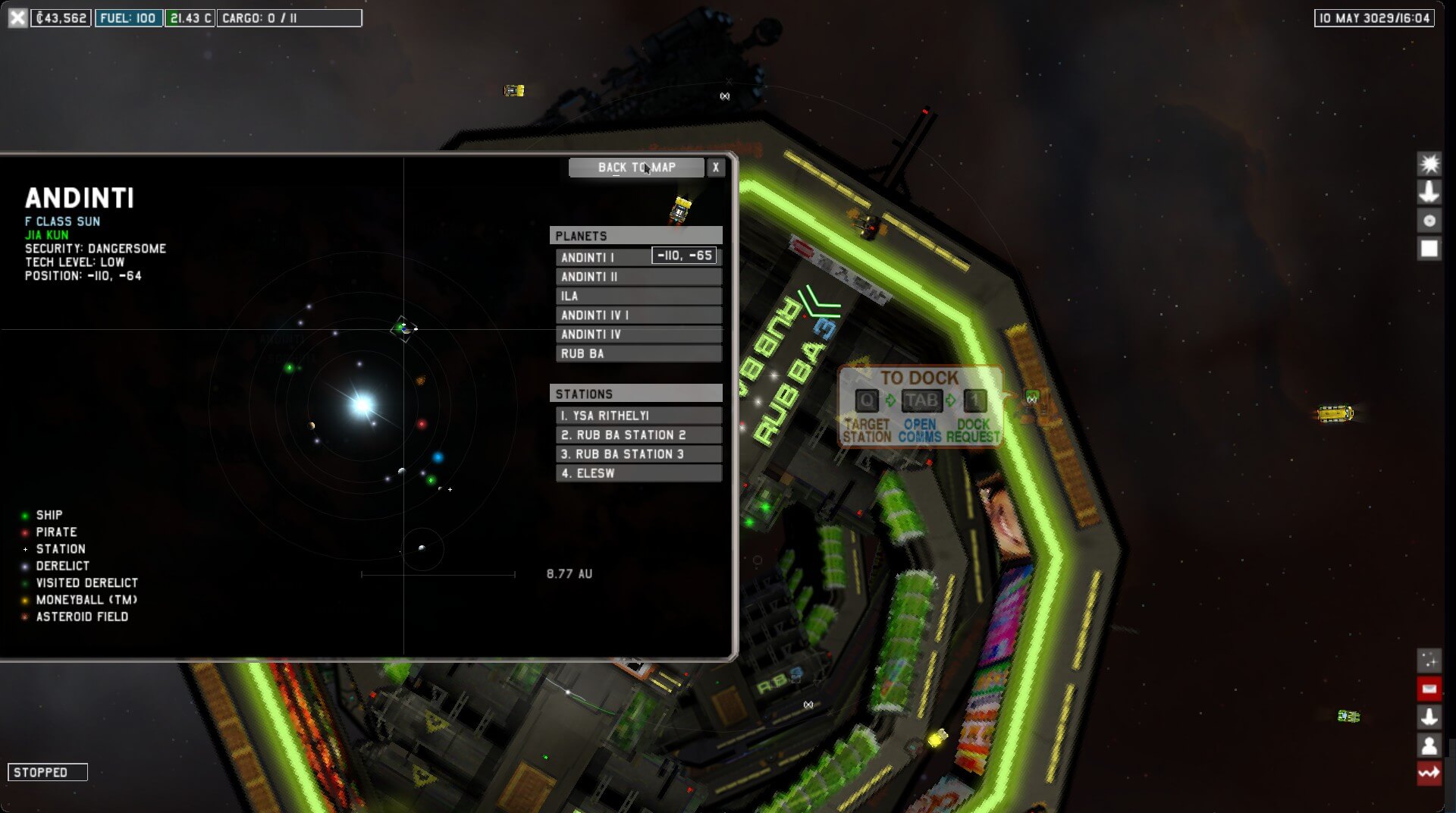
Task: Pick the Elesw station entry
Action: tap(638, 473)
